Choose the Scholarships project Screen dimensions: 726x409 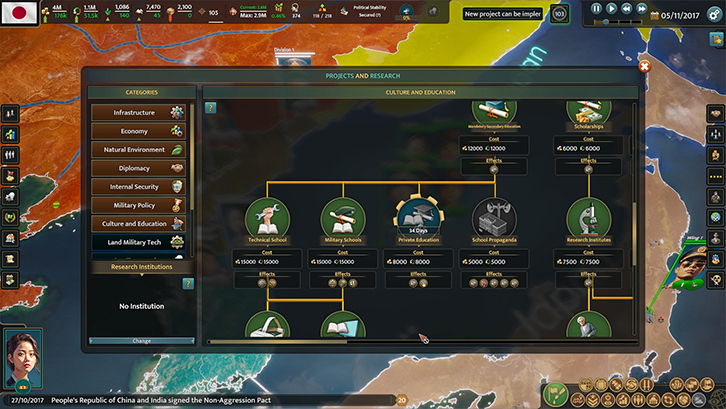point(589,110)
